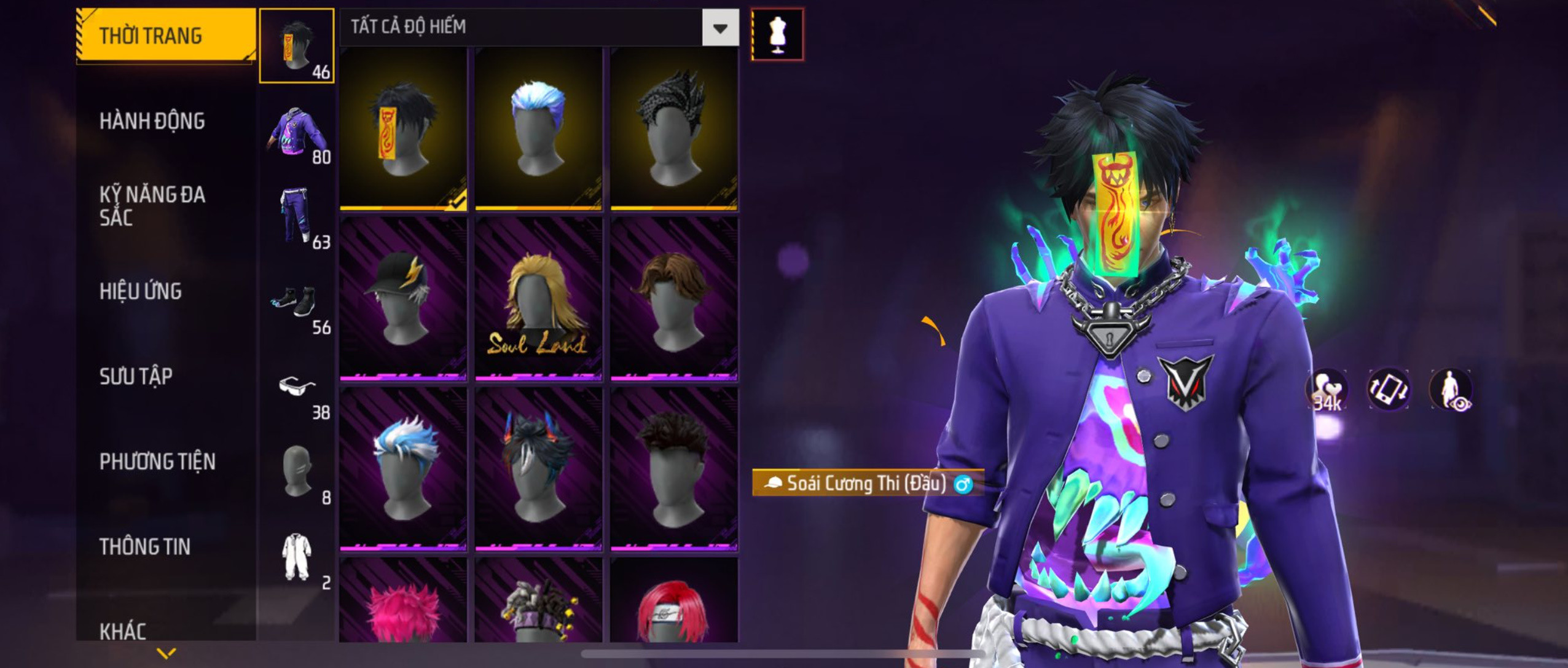Toggle the character view eye icon

[x=1451, y=390]
